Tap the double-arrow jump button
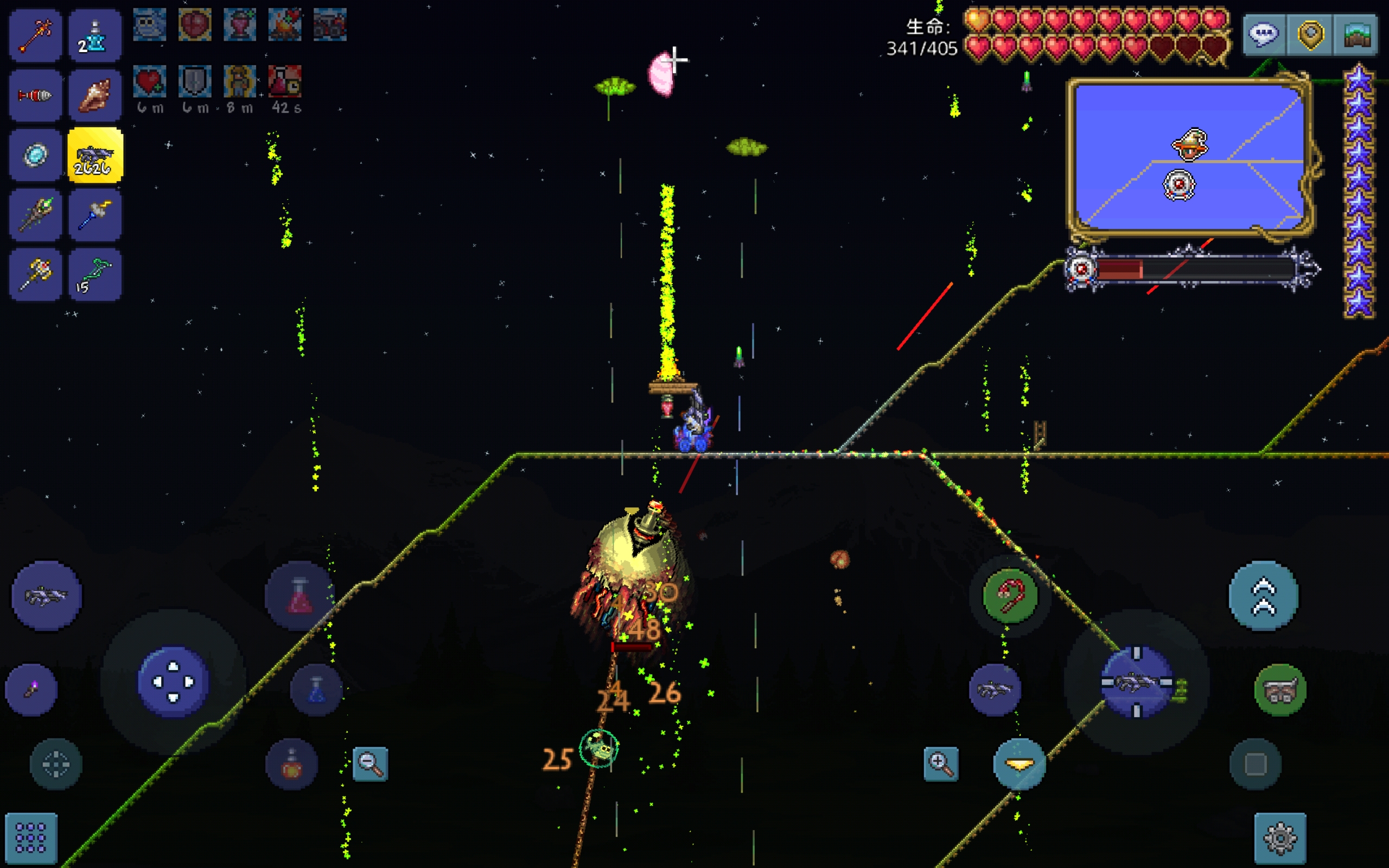 coord(1263,596)
